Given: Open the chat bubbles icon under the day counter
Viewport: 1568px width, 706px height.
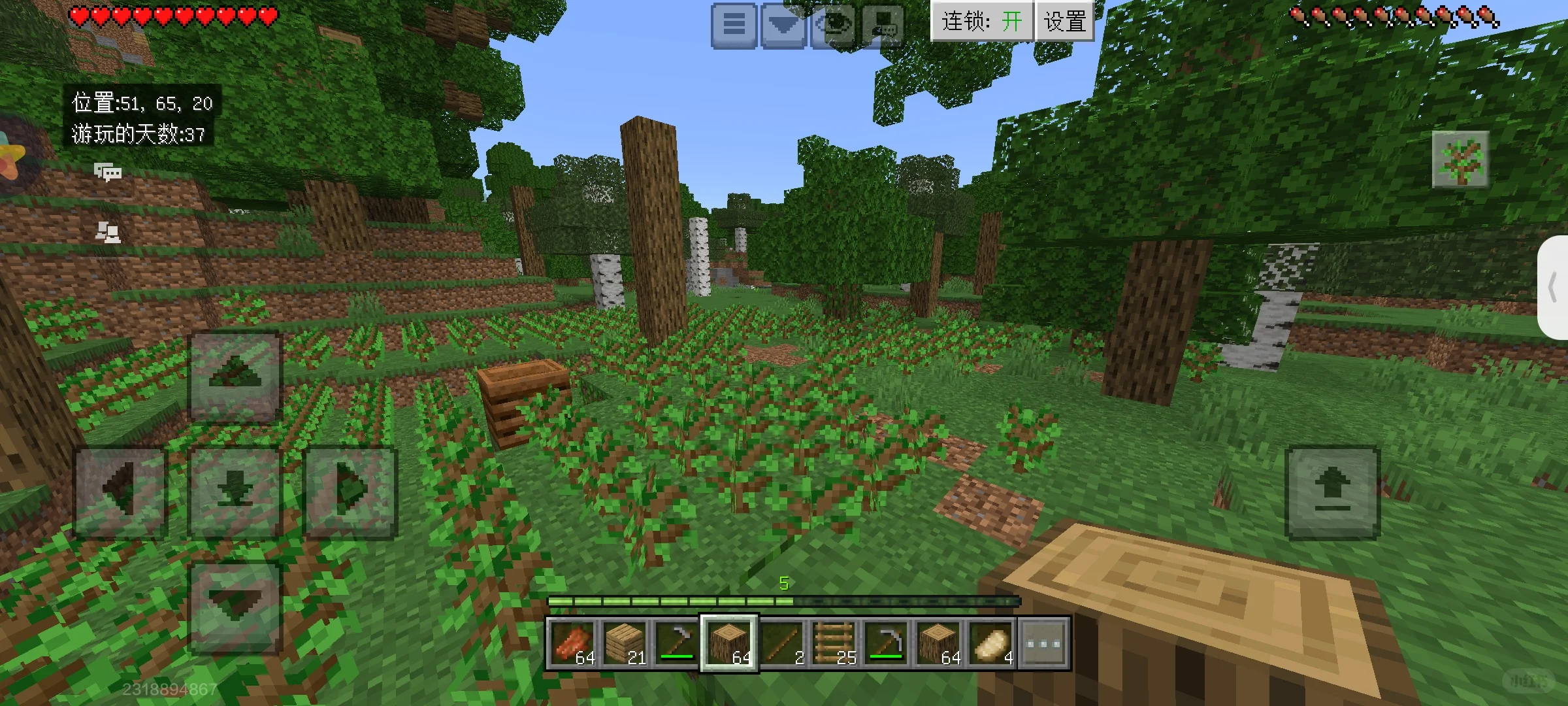Looking at the screenshot, I should (108, 172).
